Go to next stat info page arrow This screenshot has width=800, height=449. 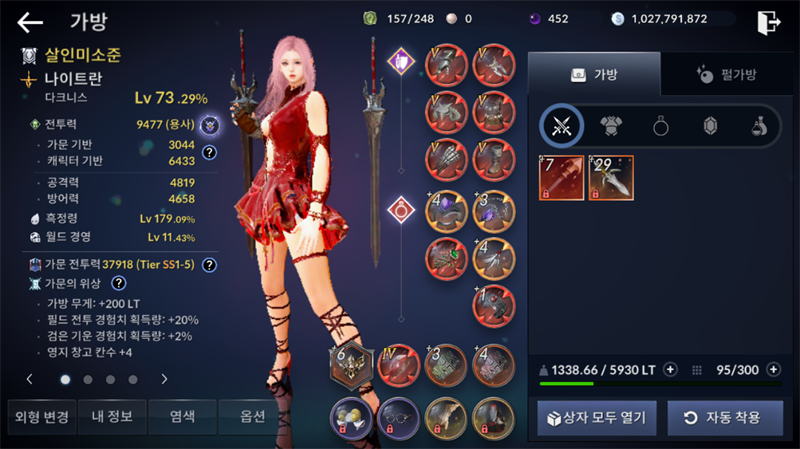[164, 380]
